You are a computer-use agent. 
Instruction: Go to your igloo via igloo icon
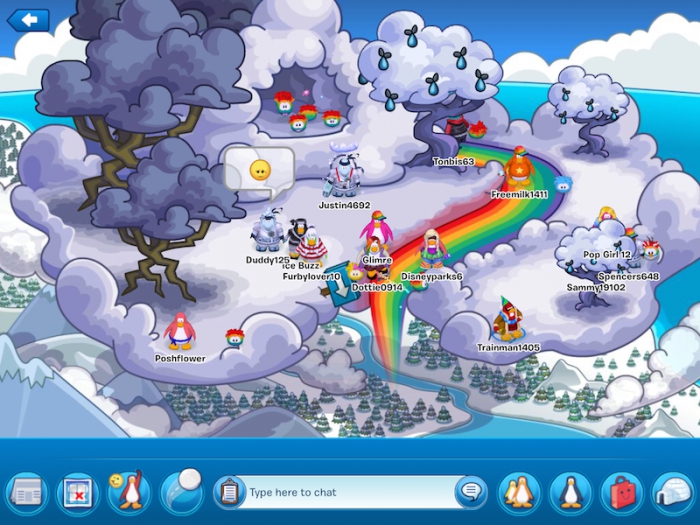tap(672, 492)
